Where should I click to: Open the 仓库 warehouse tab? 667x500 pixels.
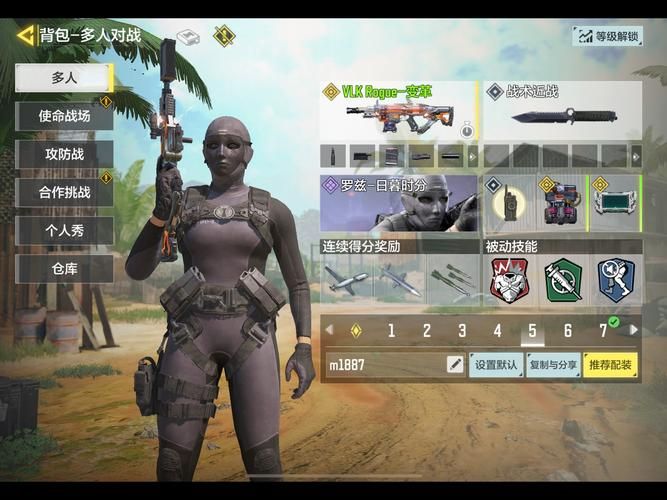[x=64, y=268]
